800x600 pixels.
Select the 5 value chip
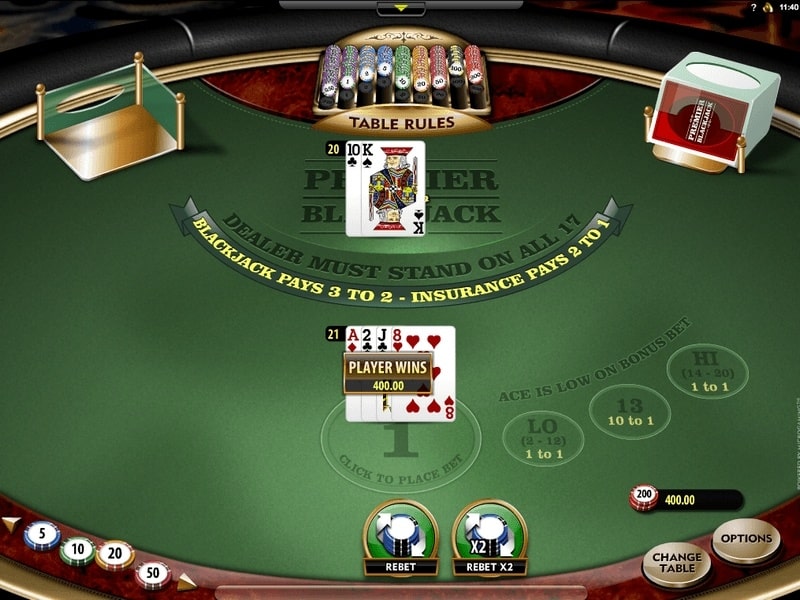coord(41,536)
